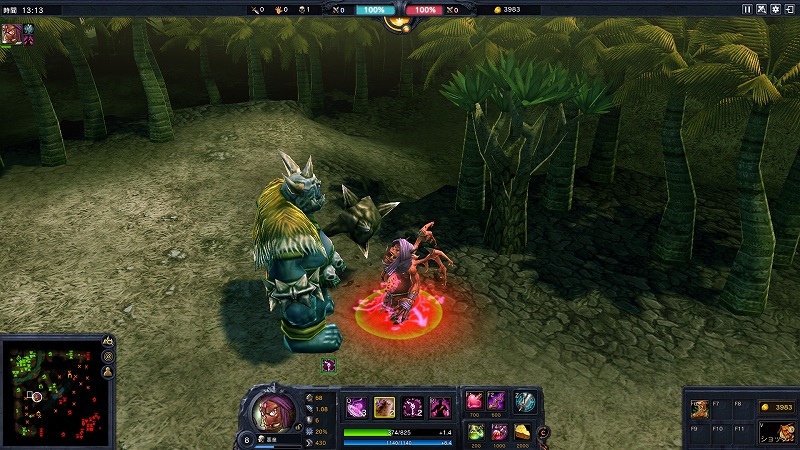Activate the third purple clock ability
Screen dimensions: 800x450
click(412, 407)
